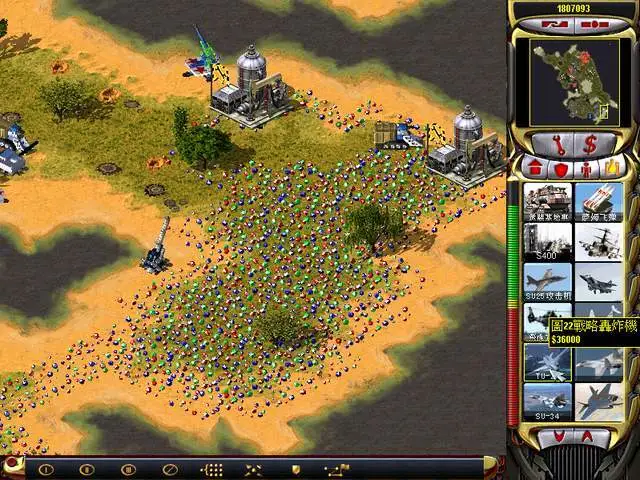640x480 pixels.
Task: Click the guard shield command button
Action: [x=295, y=468]
